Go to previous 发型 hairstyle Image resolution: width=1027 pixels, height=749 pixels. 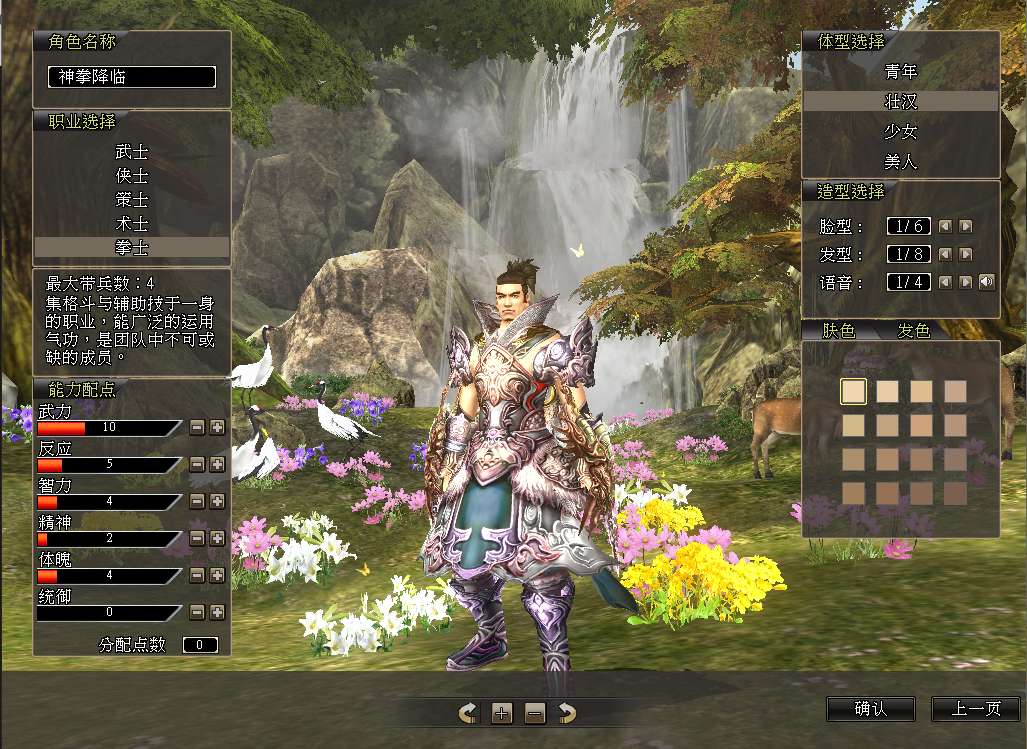[x=945, y=255]
